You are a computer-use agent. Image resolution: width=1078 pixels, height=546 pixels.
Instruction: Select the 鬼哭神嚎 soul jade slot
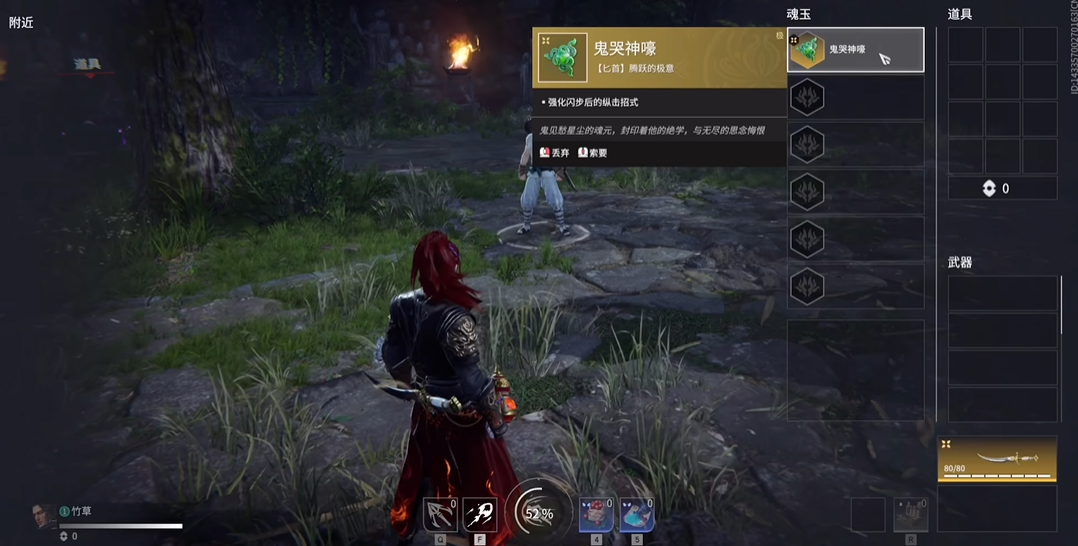[x=855, y=50]
